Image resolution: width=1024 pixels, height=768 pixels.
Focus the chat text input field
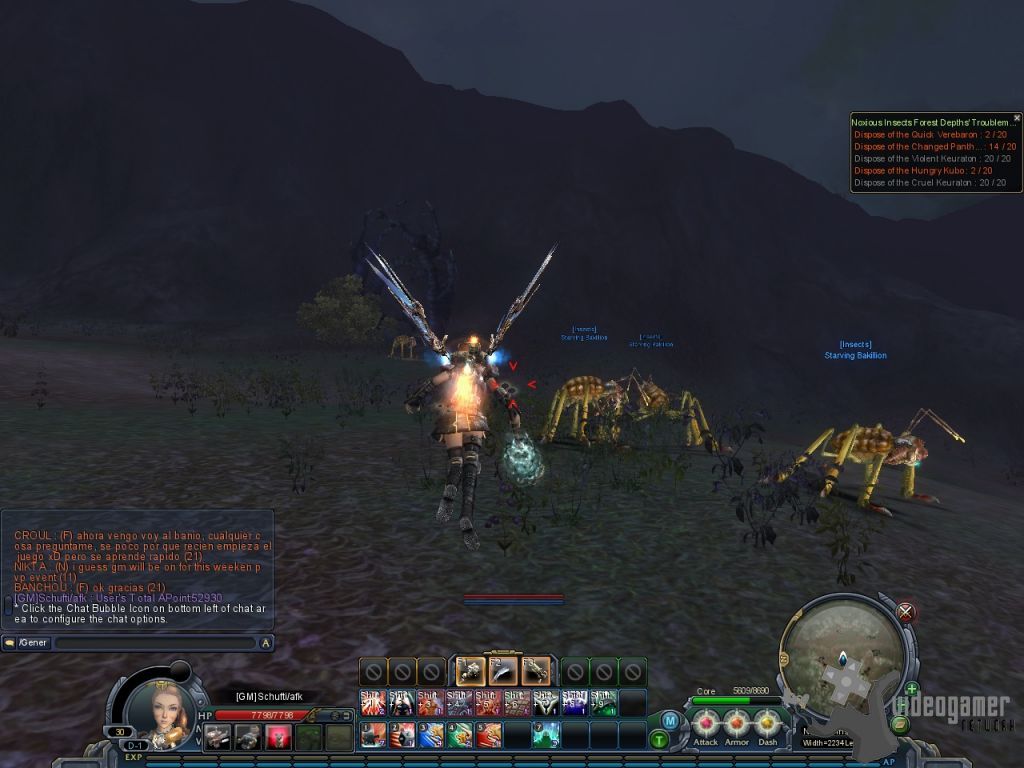coord(155,643)
